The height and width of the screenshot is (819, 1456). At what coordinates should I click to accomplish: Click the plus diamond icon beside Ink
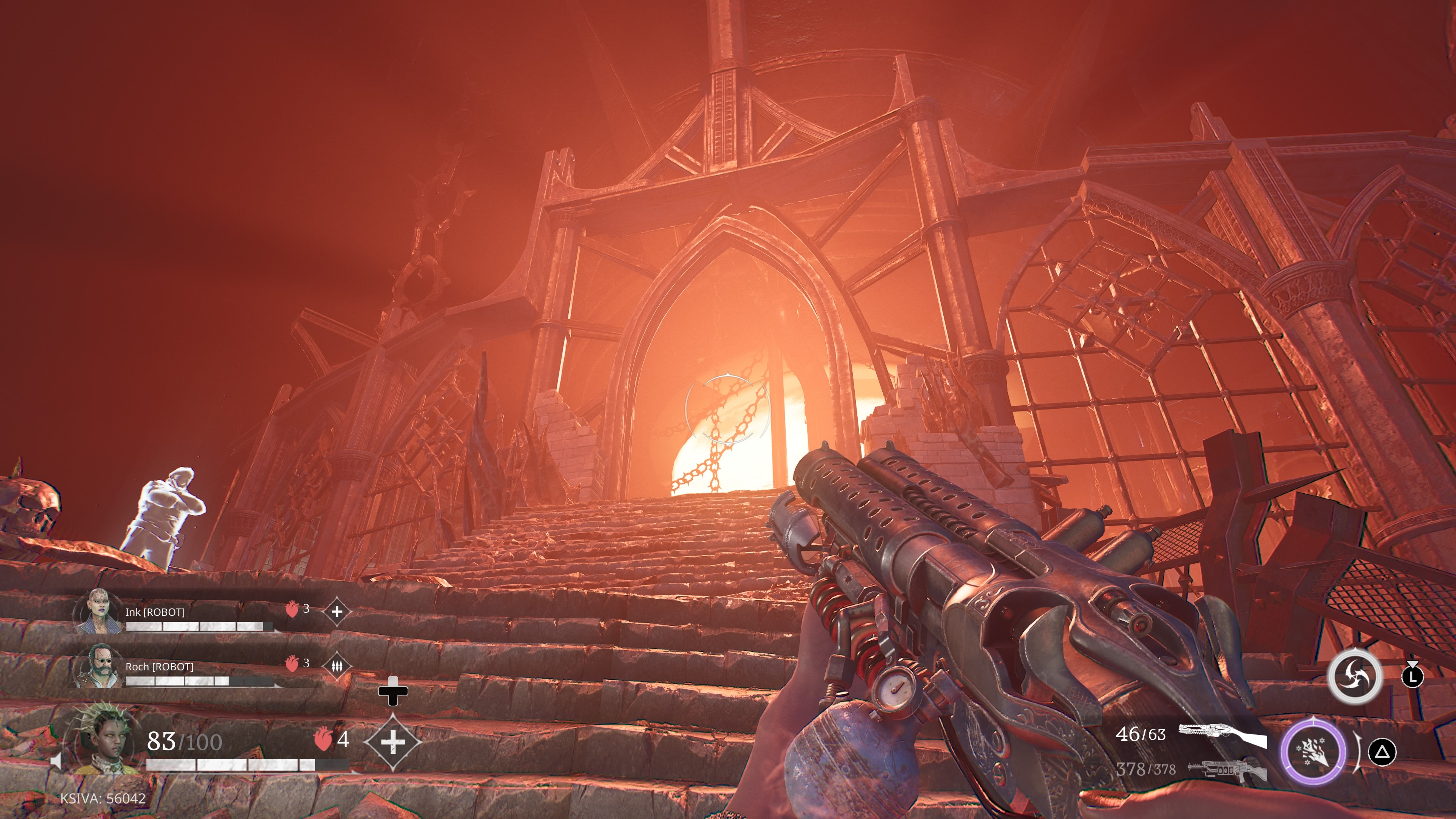pos(337,611)
